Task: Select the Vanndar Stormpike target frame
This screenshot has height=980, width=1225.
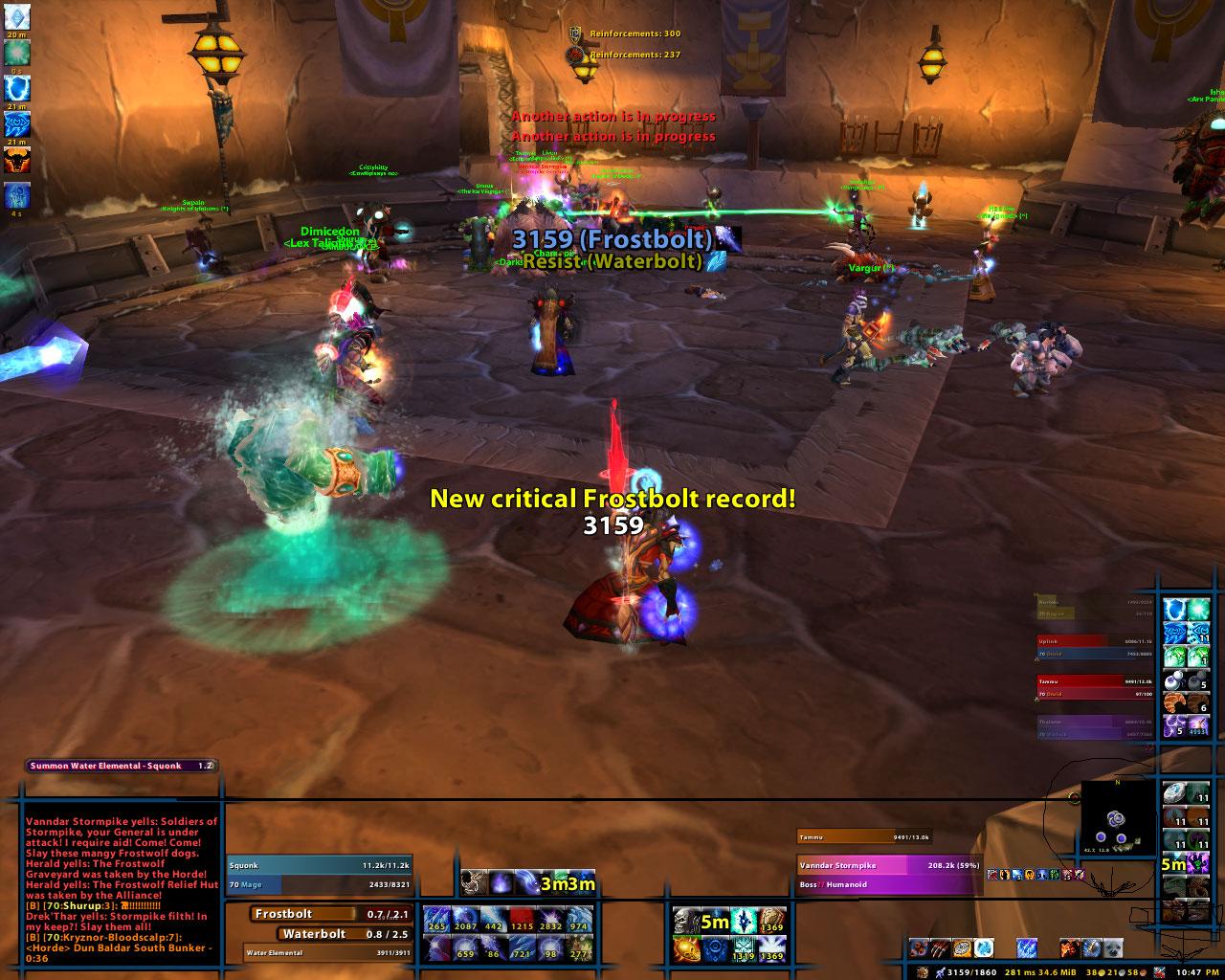Action: [889, 864]
